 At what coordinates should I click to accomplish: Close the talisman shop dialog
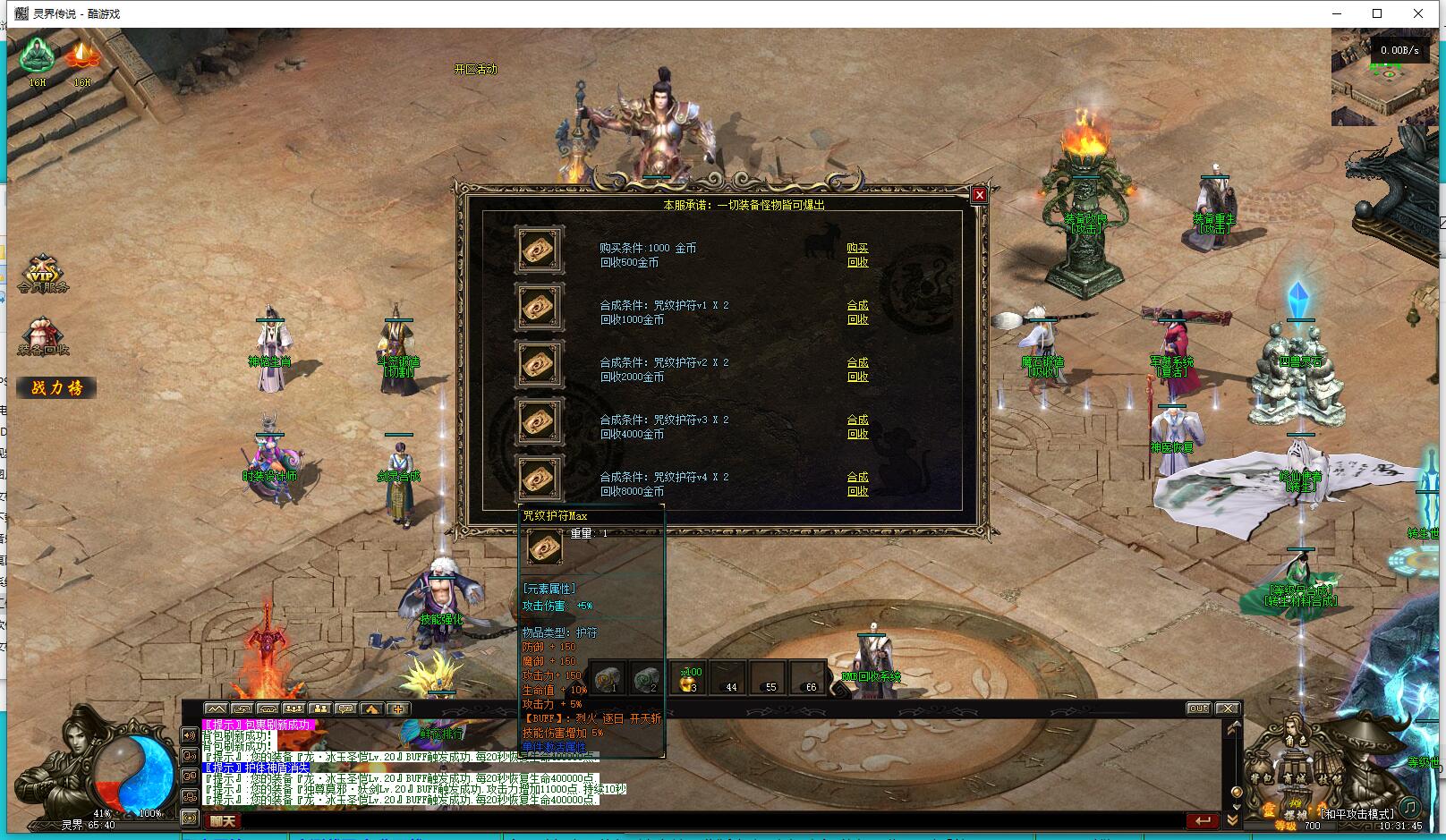tap(979, 195)
